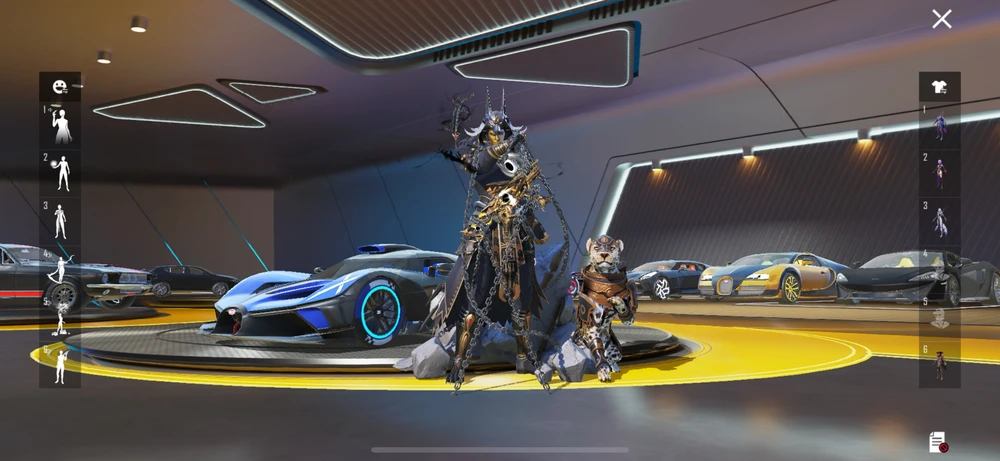Image resolution: width=1000 pixels, height=461 pixels.
Task: Select emote slot 4
Action: pos(61,269)
